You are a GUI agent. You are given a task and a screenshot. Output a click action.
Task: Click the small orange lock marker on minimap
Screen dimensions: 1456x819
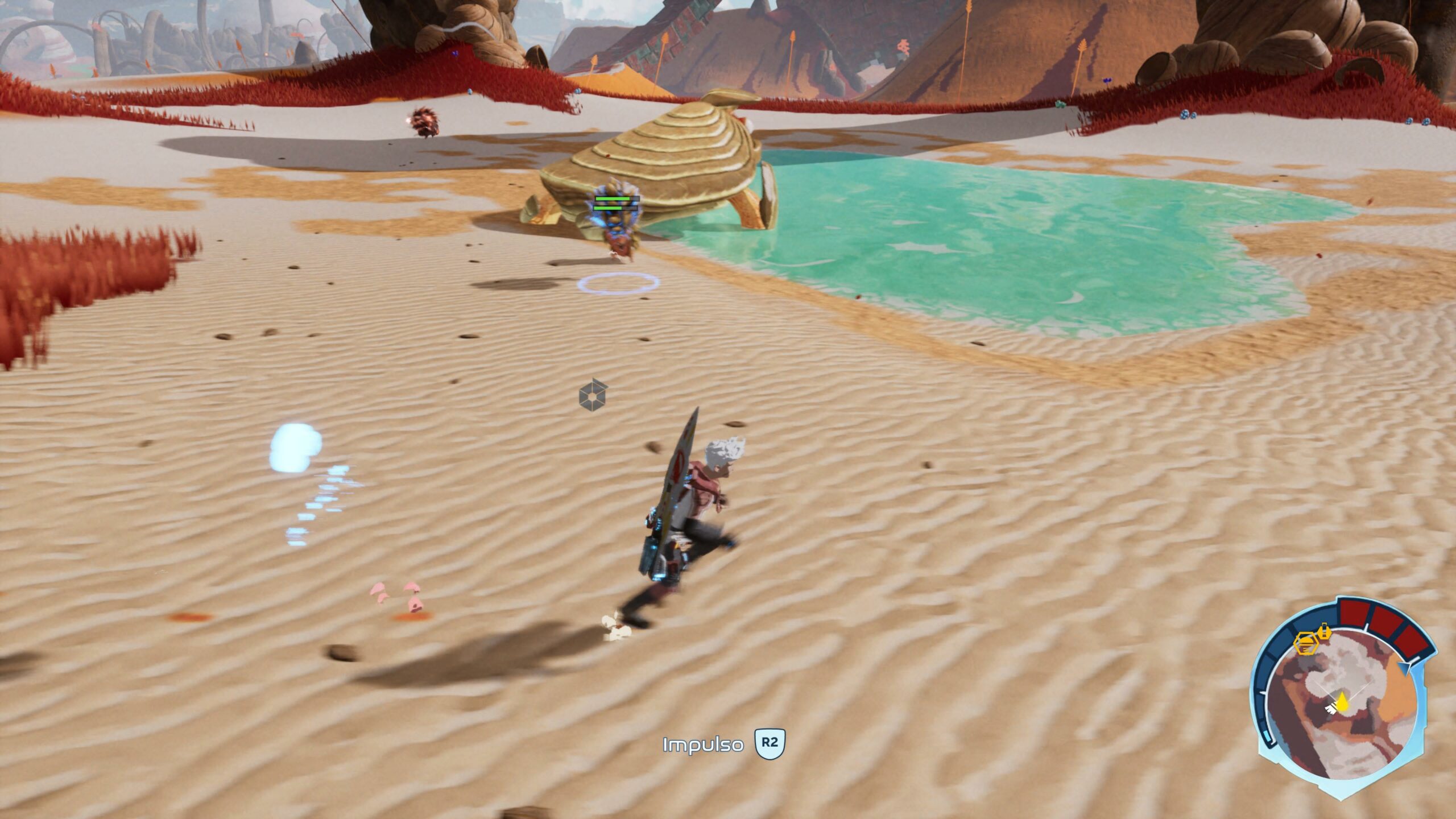point(1325,630)
